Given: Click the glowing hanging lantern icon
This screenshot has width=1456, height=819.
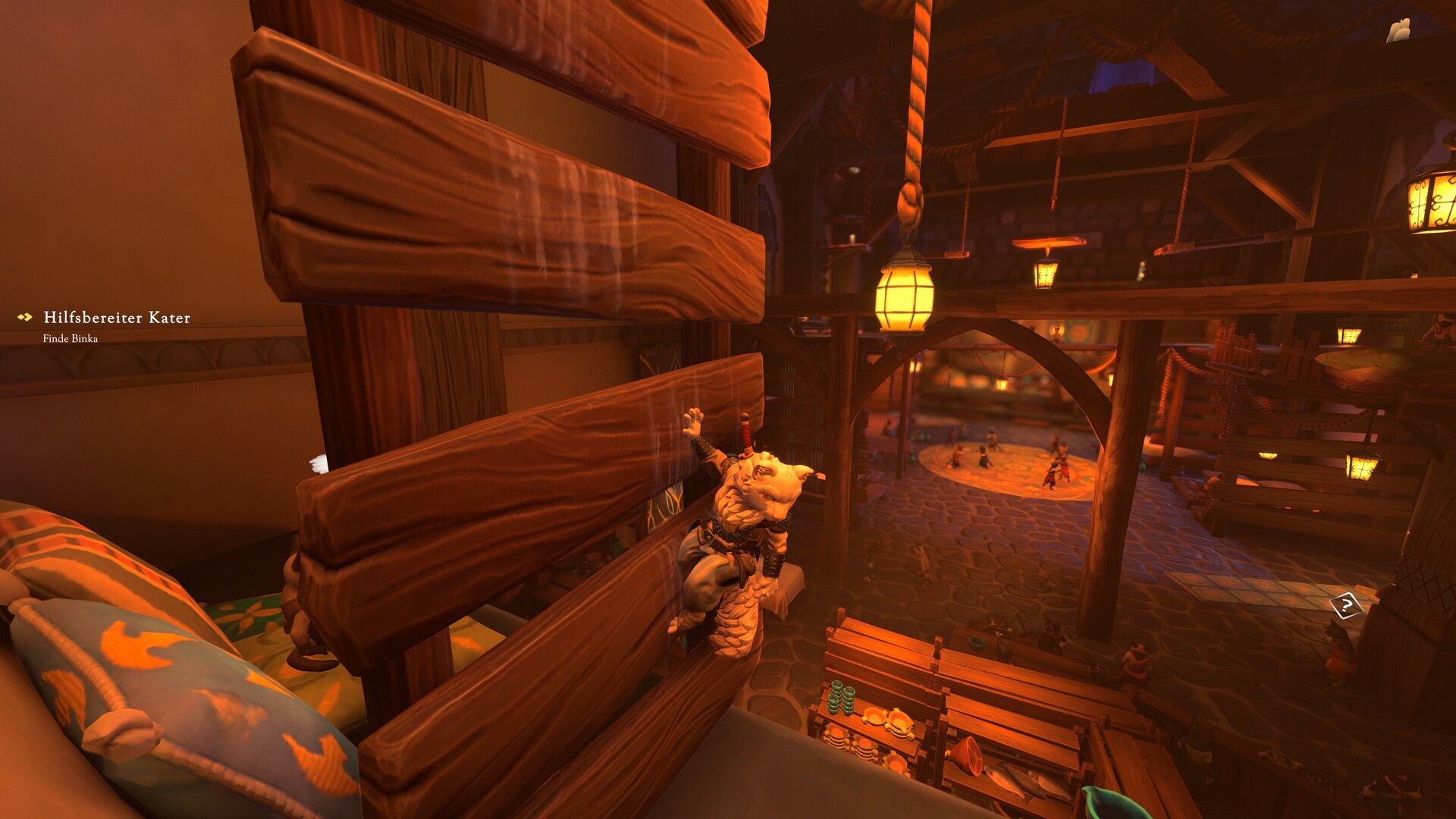Looking at the screenshot, I should [904, 293].
